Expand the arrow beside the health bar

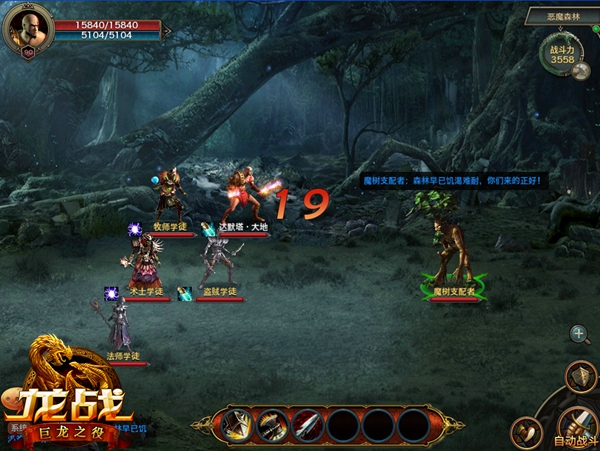[x=167, y=31]
